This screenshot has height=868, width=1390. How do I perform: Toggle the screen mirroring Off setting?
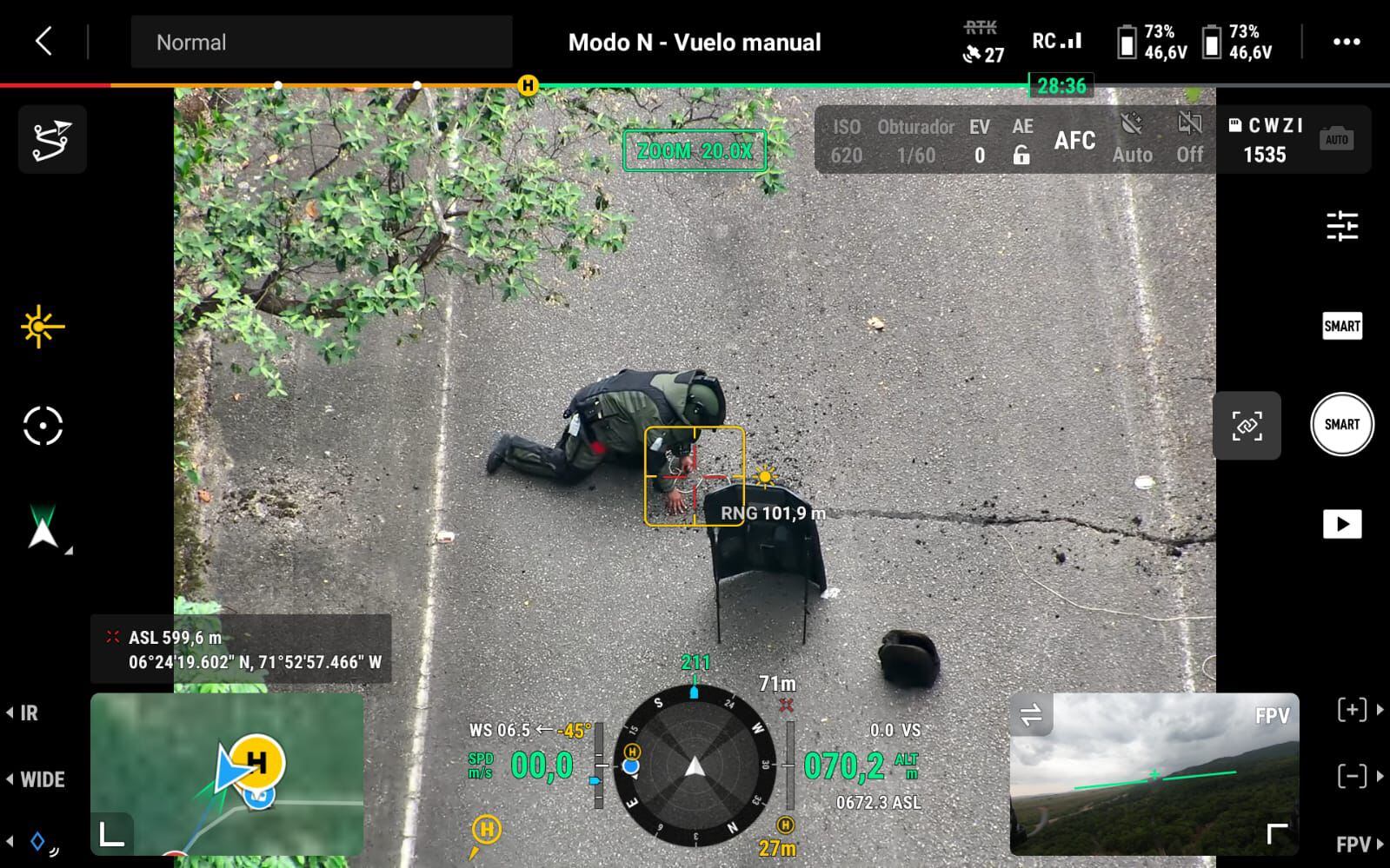pyautogui.click(x=1188, y=139)
